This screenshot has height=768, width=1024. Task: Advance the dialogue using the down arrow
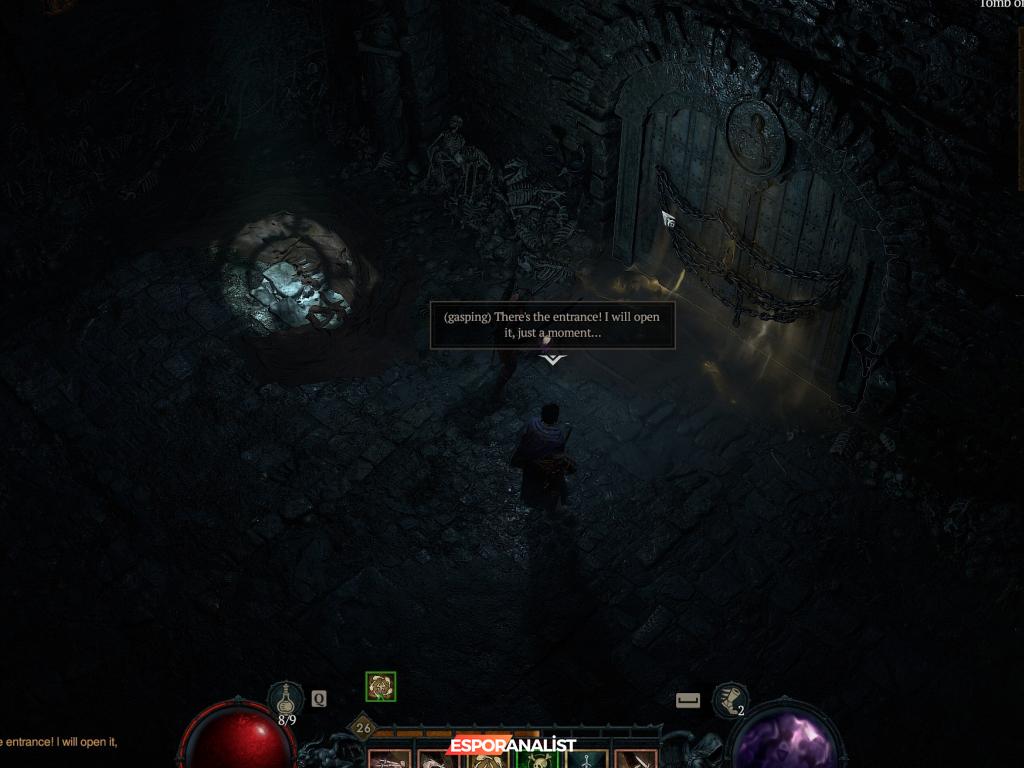tap(553, 359)
